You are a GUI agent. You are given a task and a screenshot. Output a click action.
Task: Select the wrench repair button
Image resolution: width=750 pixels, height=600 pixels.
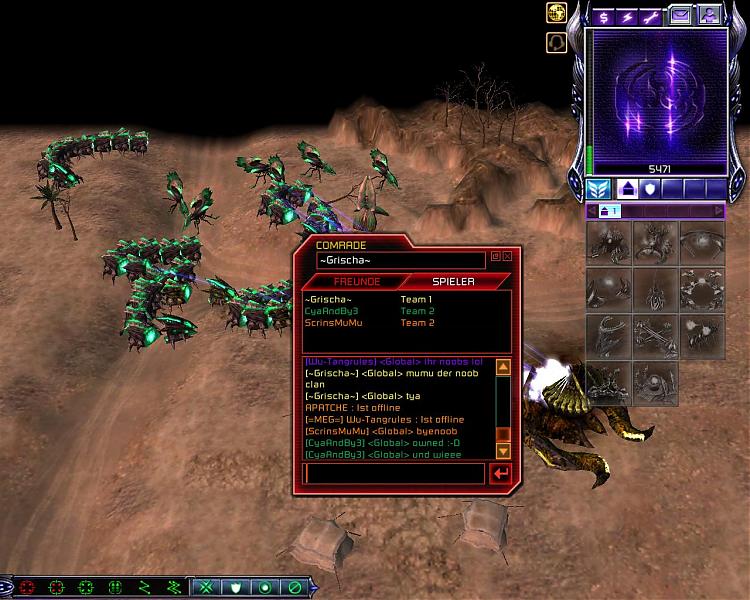[x=653, y=16]
